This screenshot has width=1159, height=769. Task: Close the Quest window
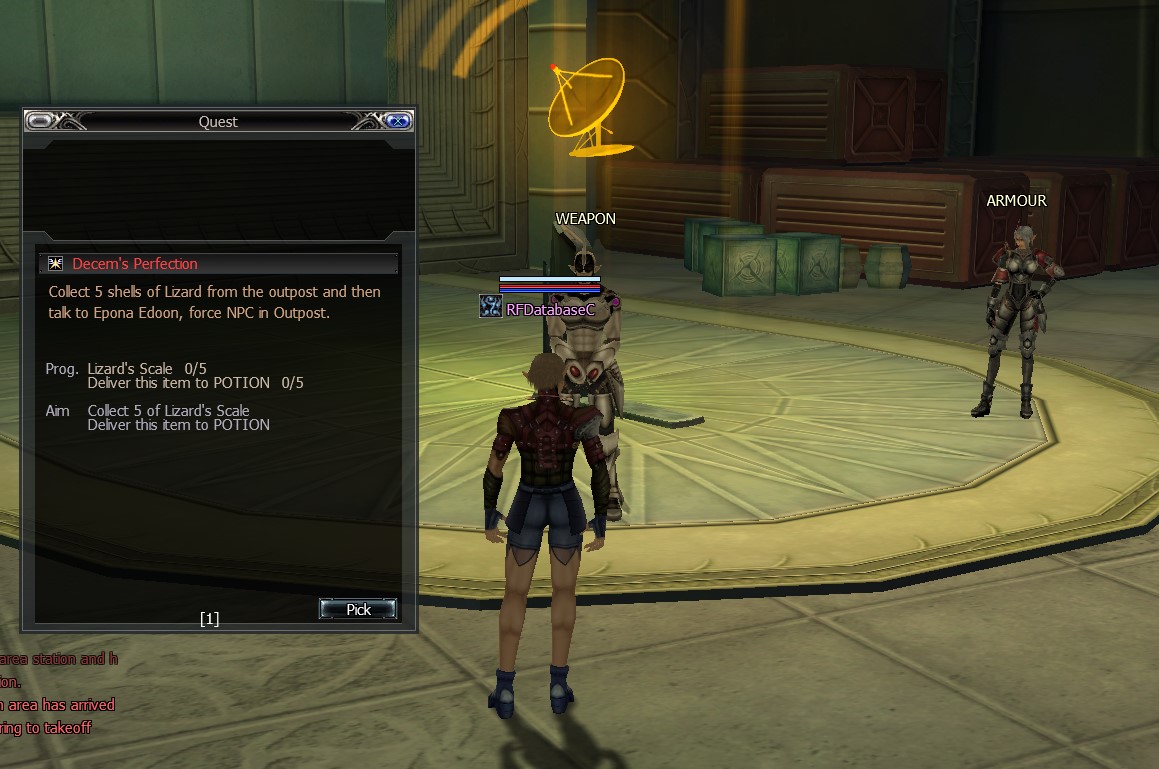[x=398, y=121]
